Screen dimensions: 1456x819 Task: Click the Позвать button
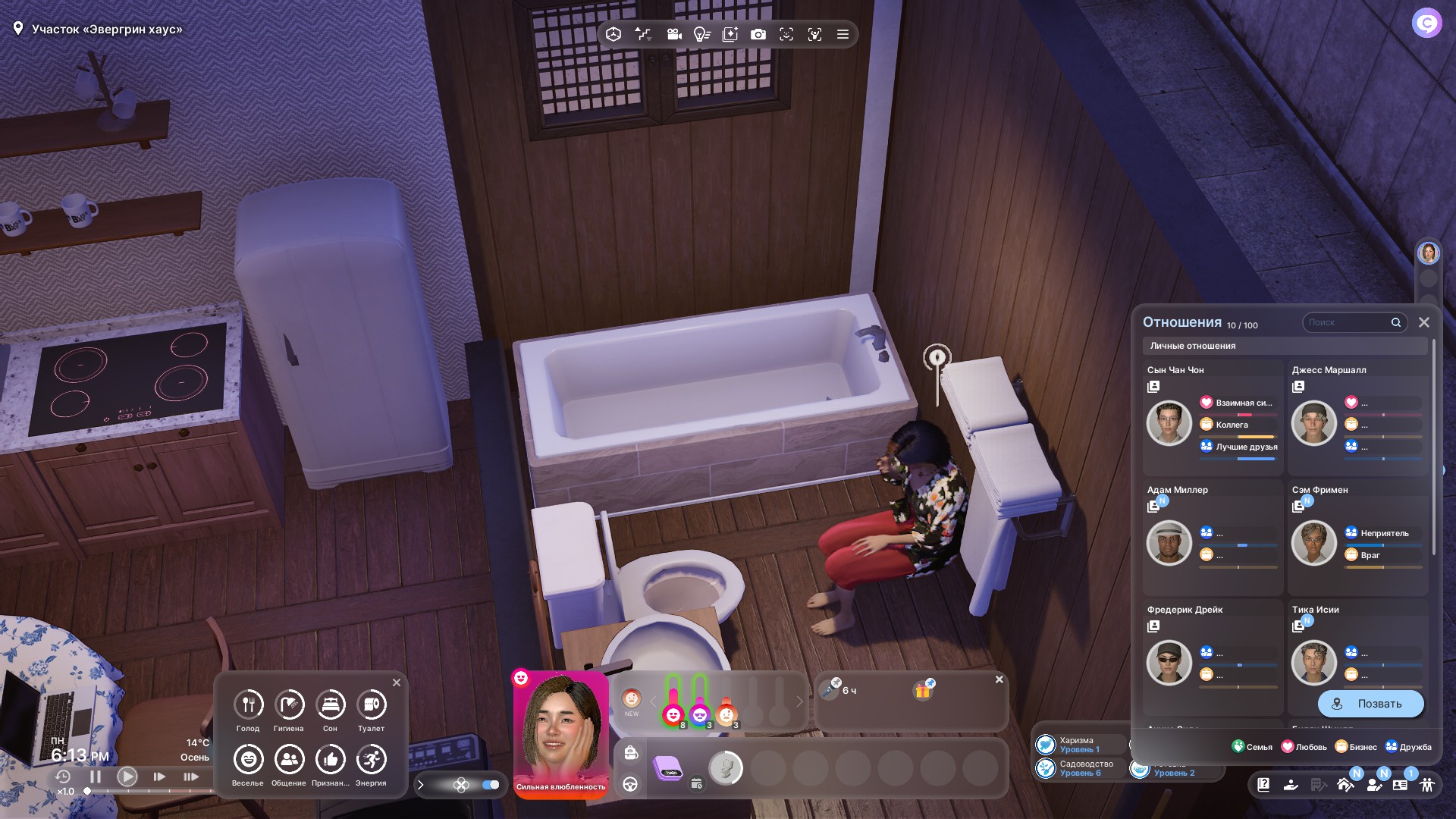click(1370, 704)
